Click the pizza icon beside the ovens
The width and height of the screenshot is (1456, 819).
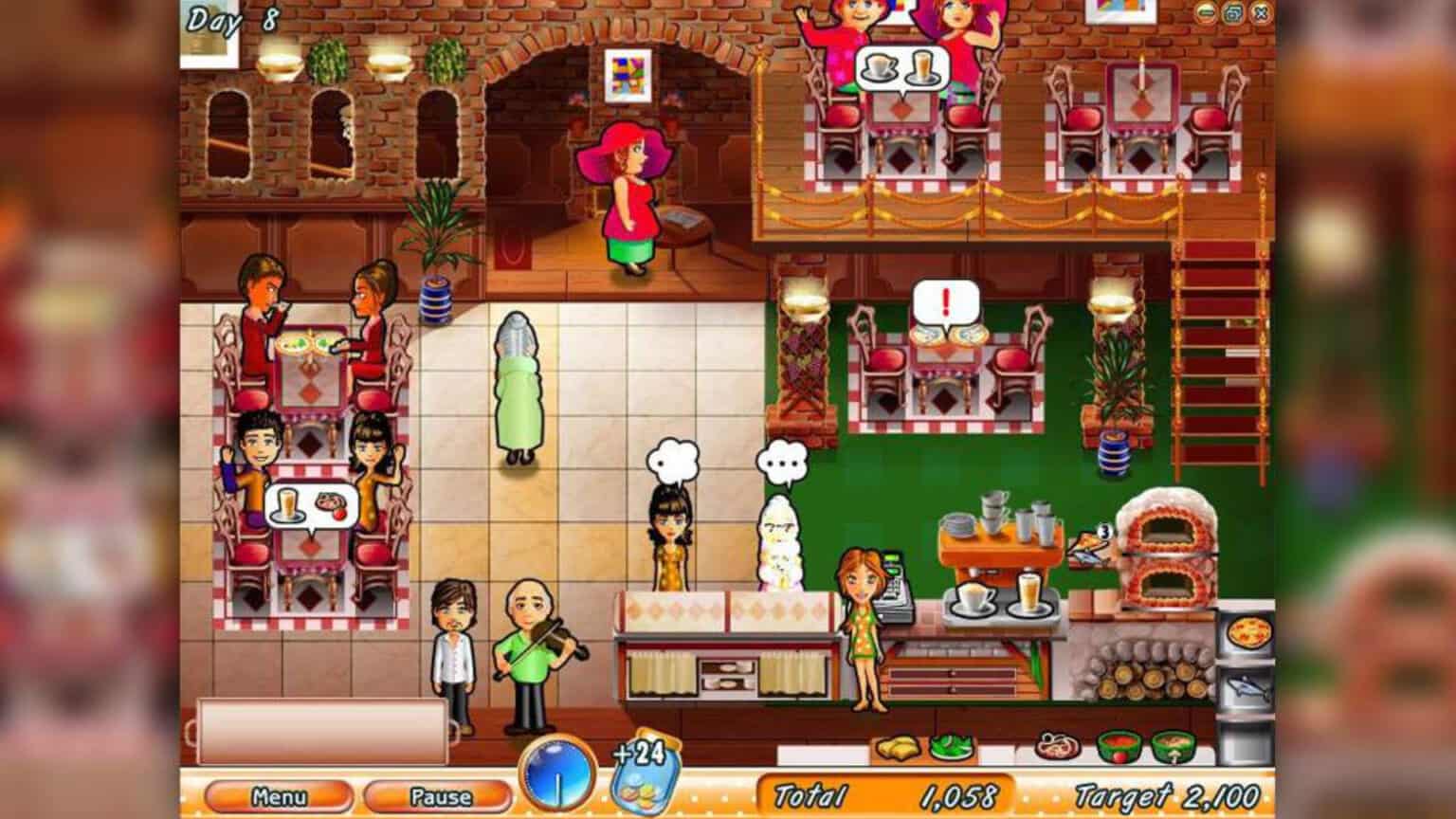1249,631
